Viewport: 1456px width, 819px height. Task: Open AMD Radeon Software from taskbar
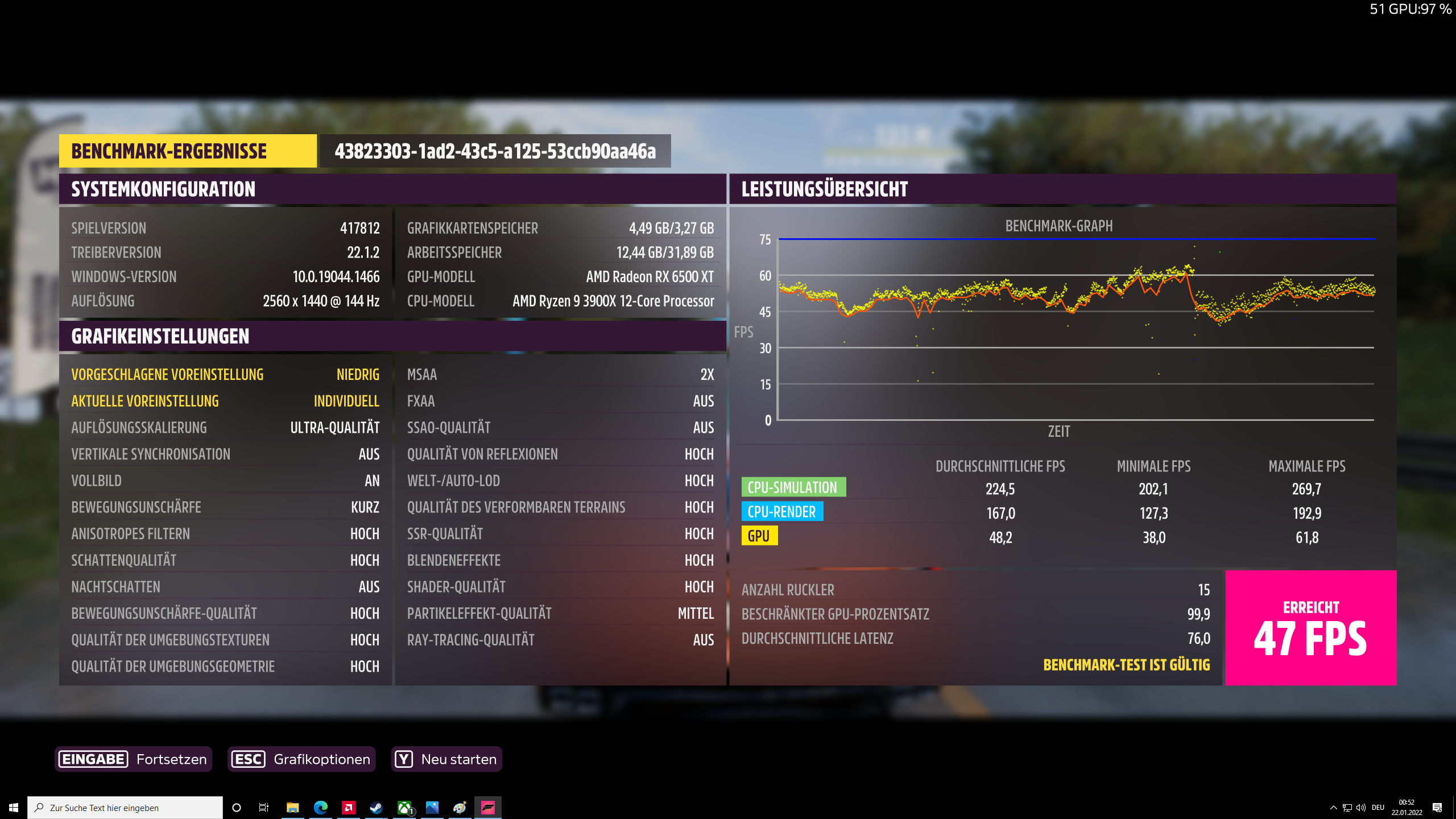click(x=348, y=807)
